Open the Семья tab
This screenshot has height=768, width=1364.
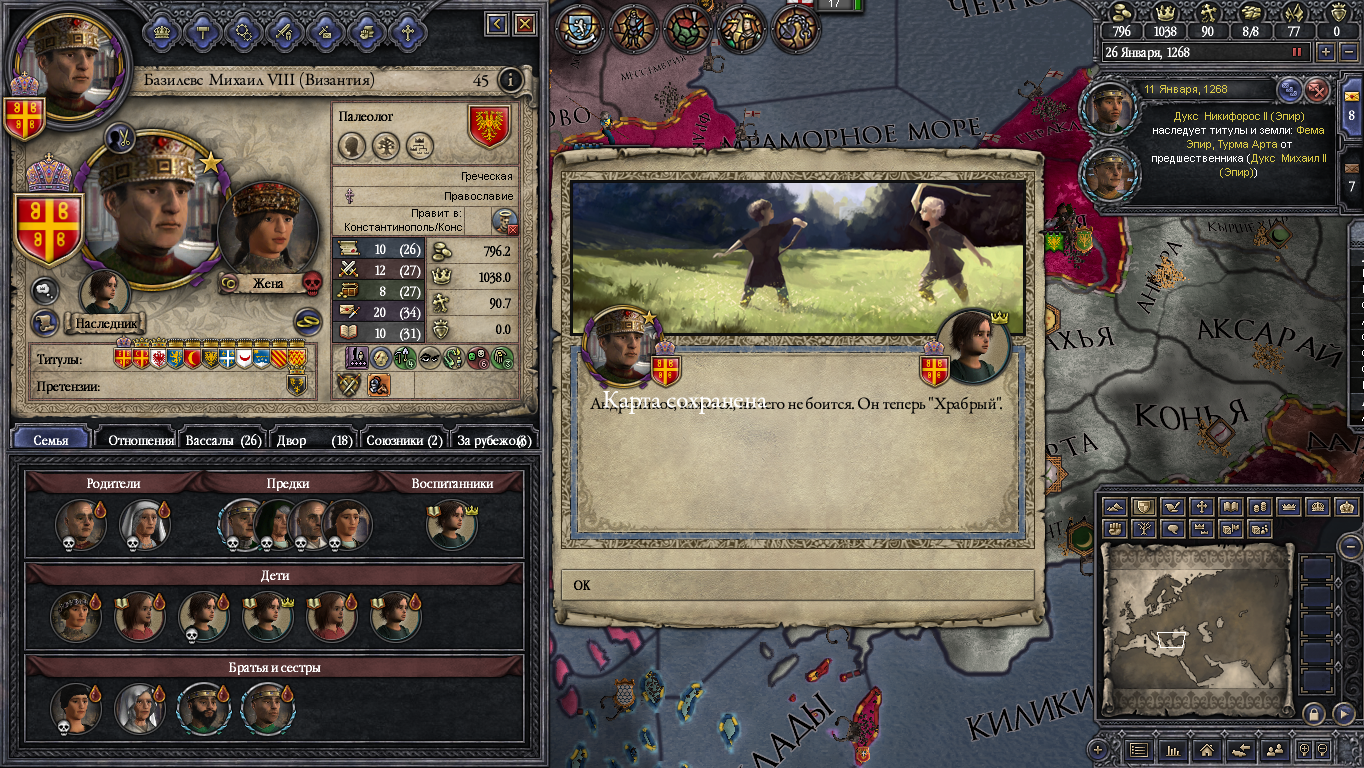tap(51, 440)
